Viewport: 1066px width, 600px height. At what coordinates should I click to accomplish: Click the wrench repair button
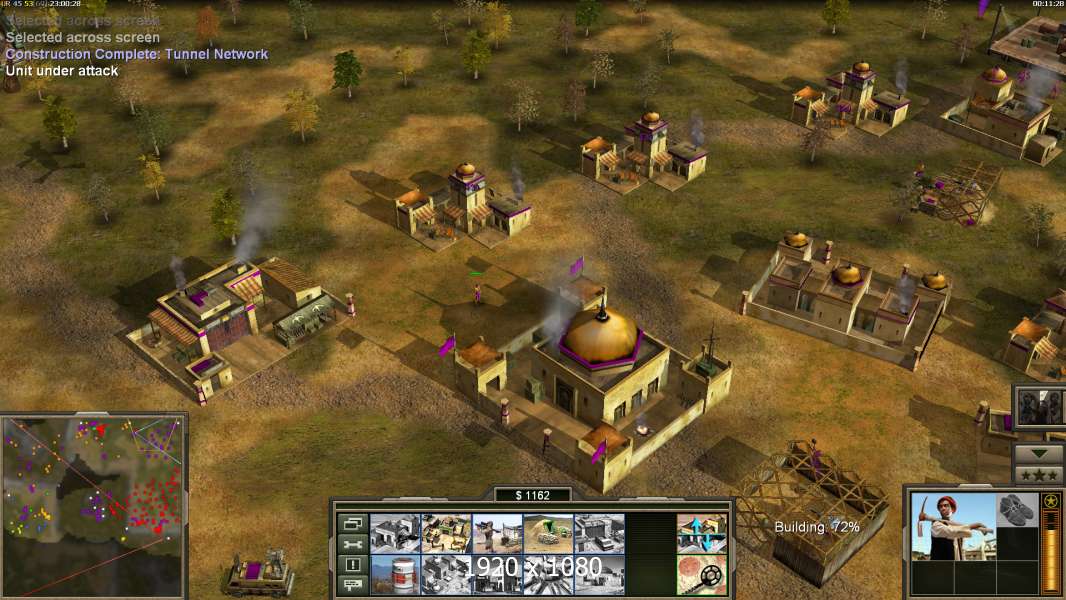coord(352,544)
